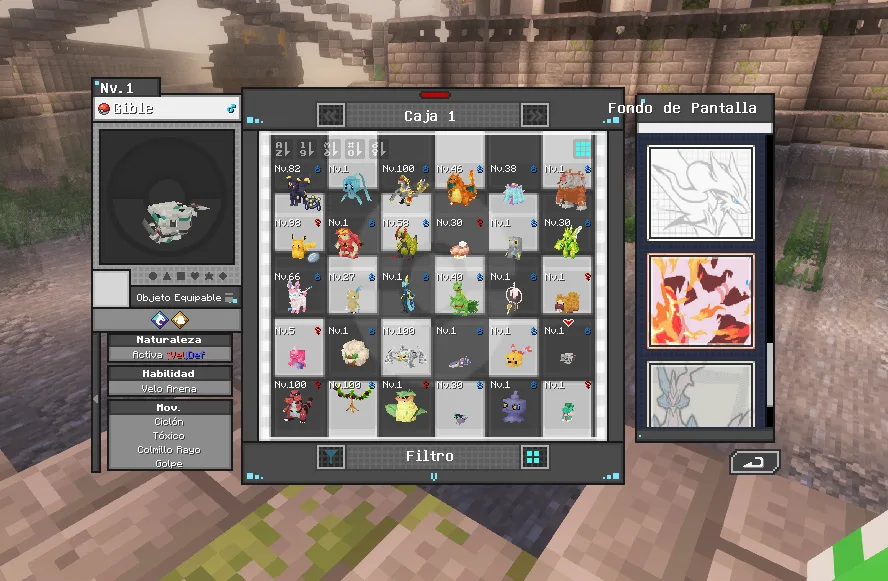
Task: Select the level 40 Sceptile slot
Action: (x=460, y=295)
